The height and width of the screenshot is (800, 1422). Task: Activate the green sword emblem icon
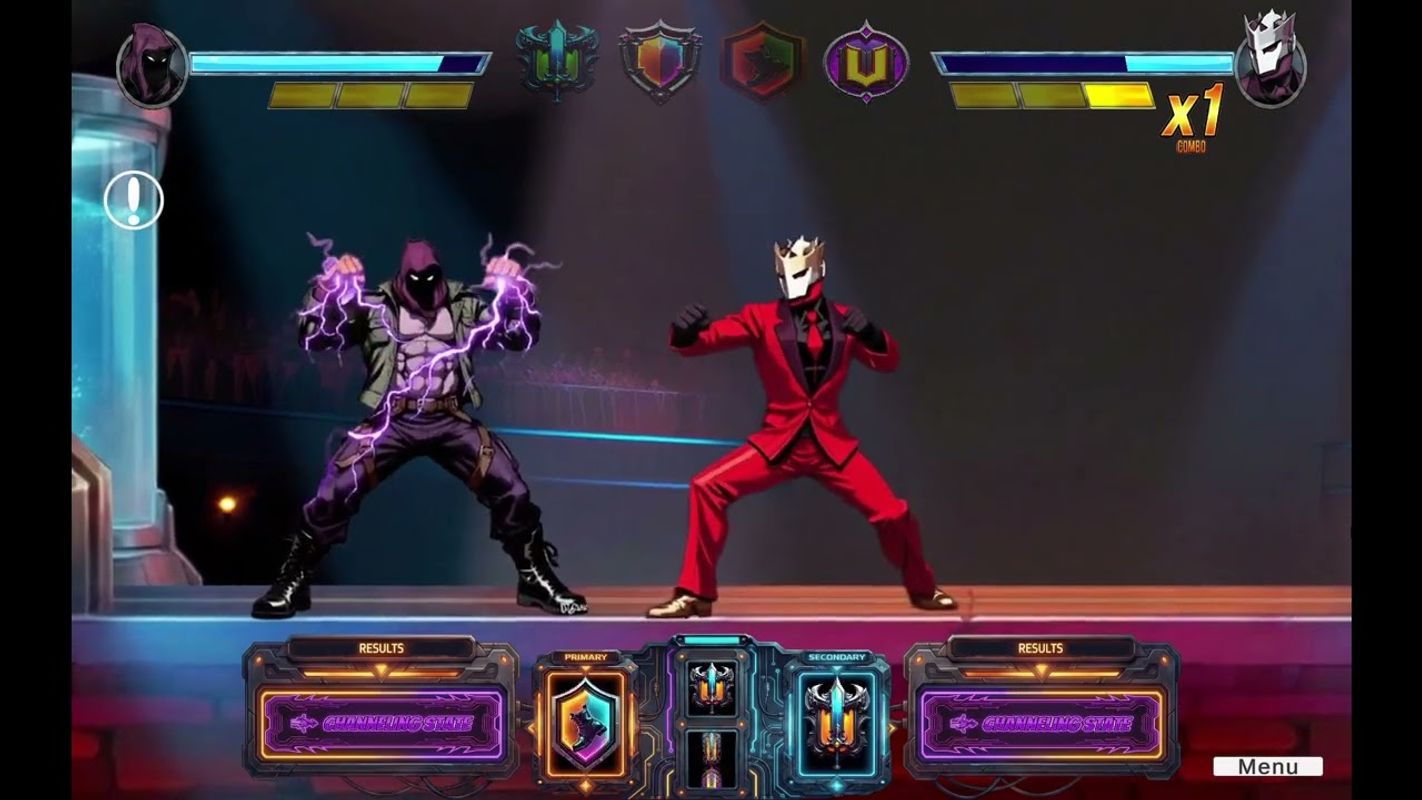556,62
